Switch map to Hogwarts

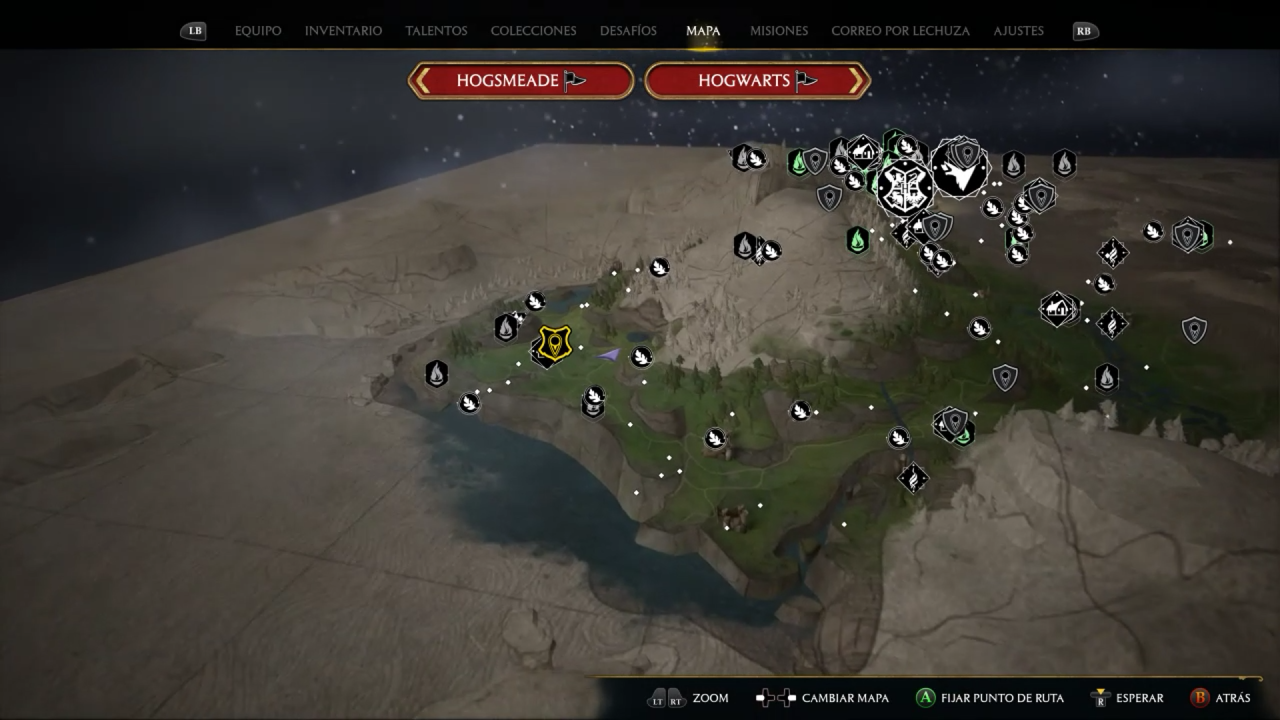coord(757,81)
